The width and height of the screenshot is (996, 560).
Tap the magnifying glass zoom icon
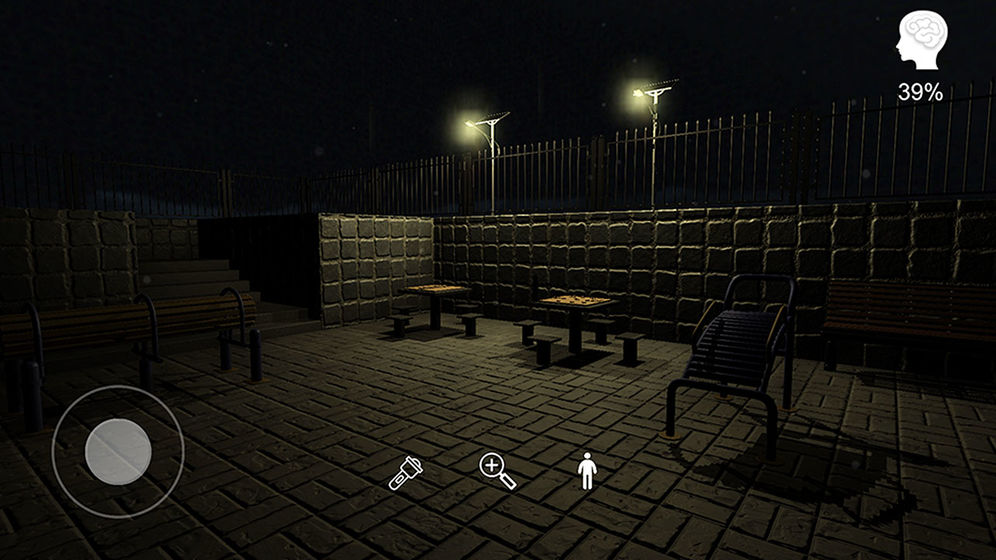coord(497,470)
